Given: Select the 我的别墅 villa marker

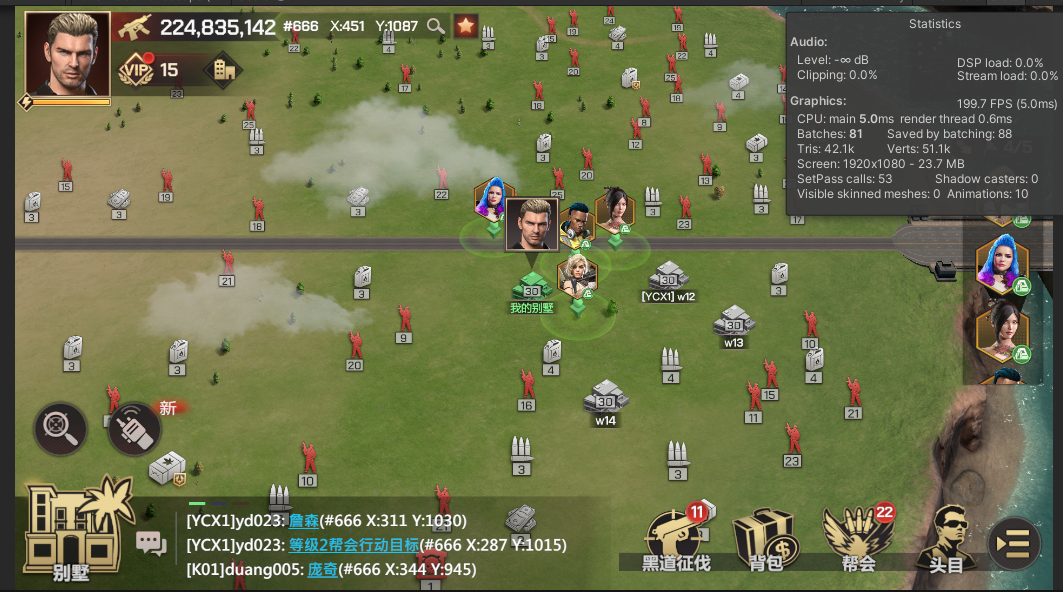Looking at the screenshot, I should [532, 288].
